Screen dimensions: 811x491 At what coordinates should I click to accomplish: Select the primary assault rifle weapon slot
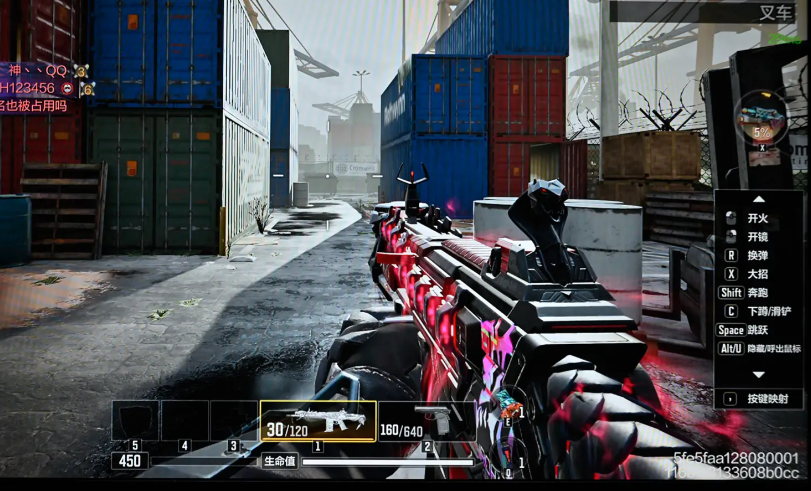318,422
